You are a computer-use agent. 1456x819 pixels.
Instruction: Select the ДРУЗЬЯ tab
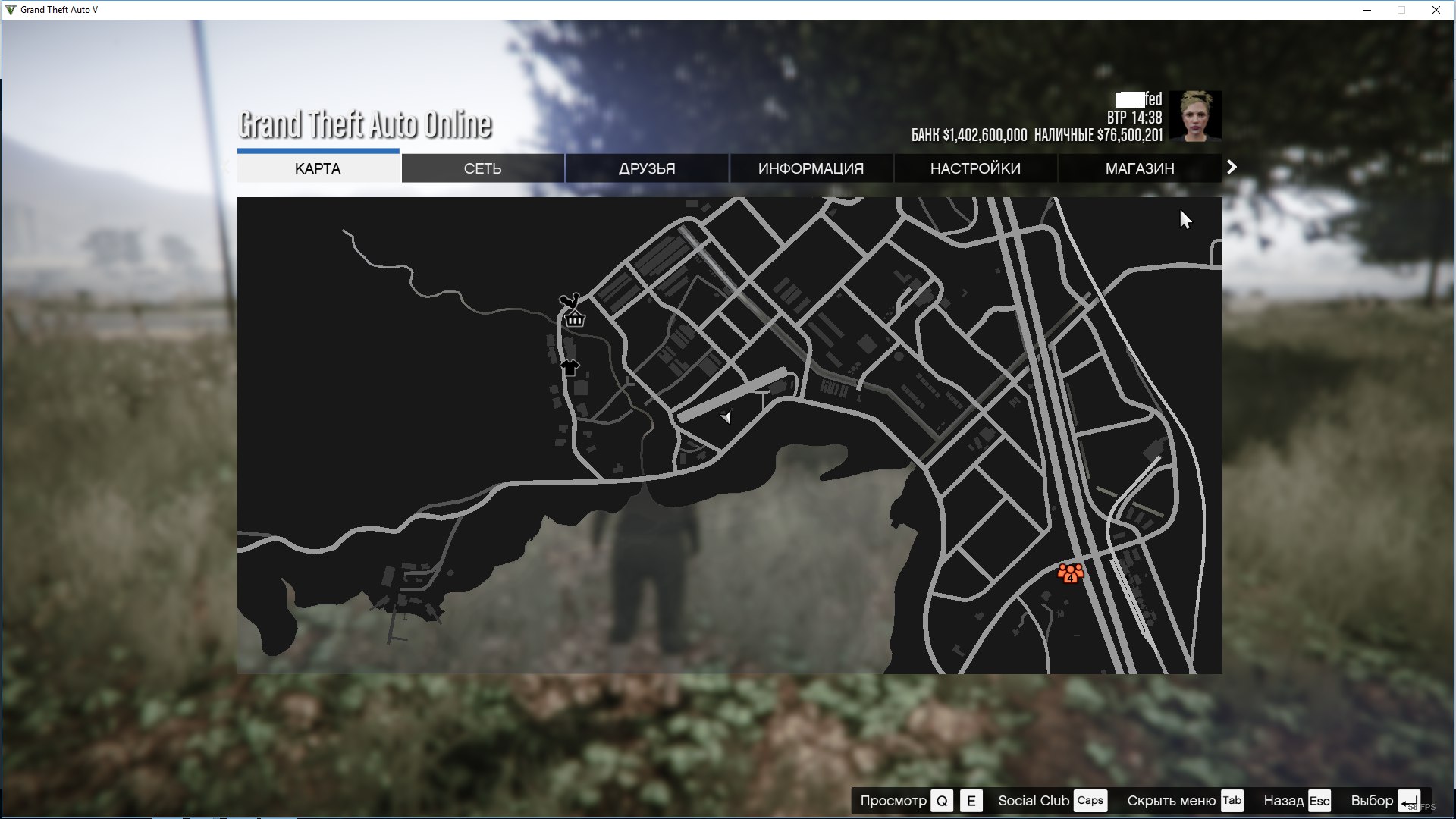(x=647, y=168)
